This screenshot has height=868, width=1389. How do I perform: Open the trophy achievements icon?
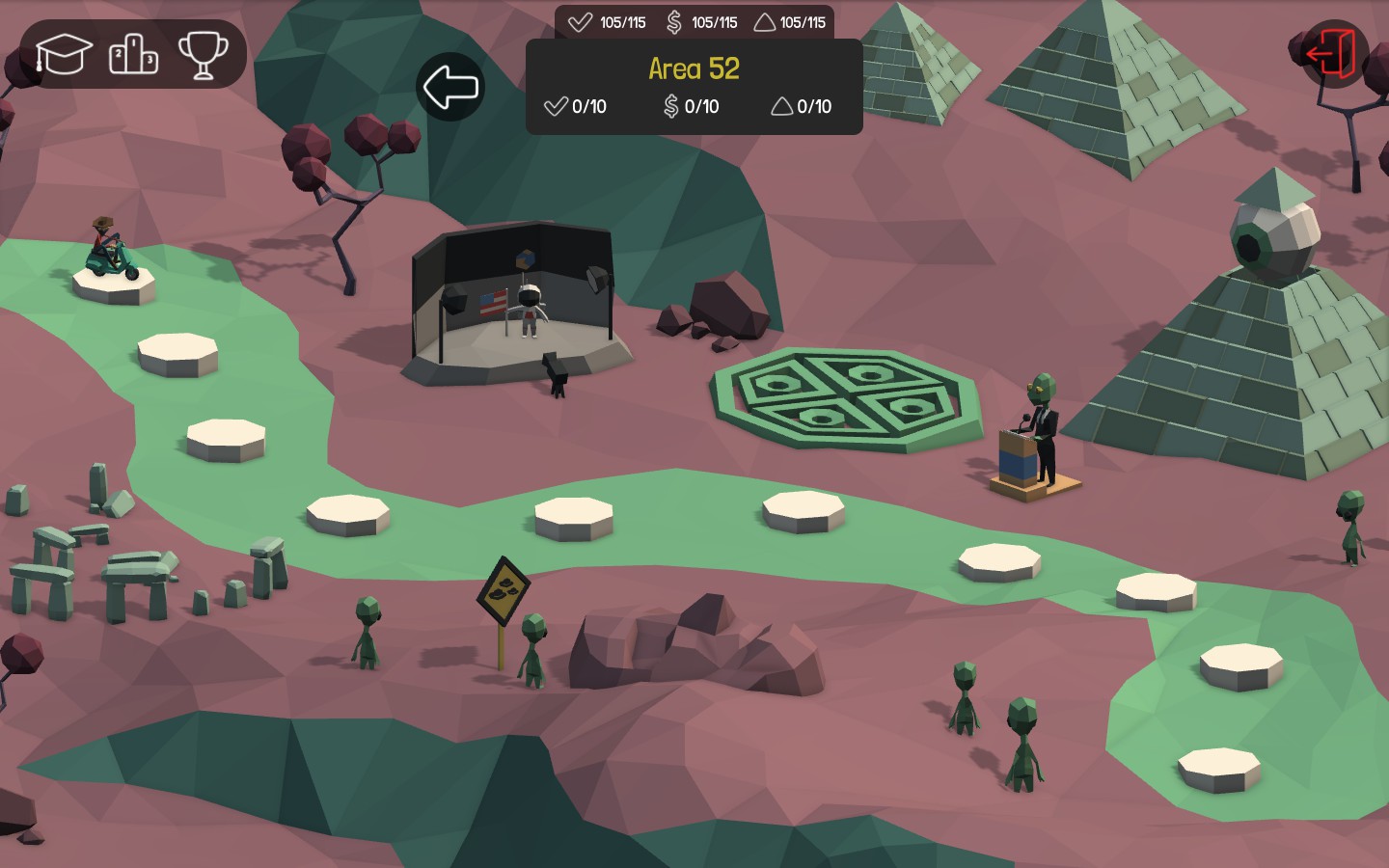pos(203,54)
